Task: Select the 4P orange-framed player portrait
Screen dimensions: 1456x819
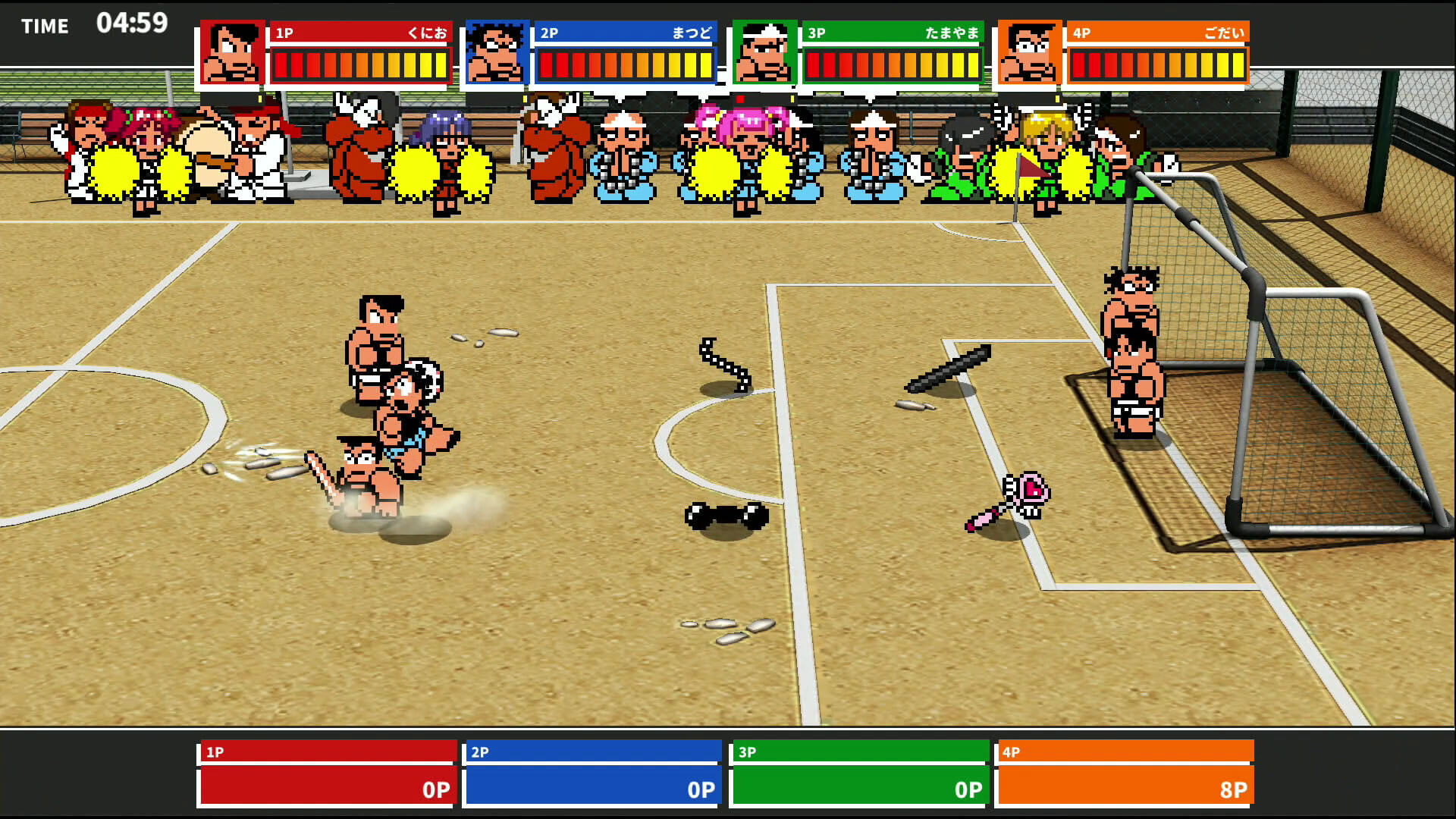Action: [1029, 52]
